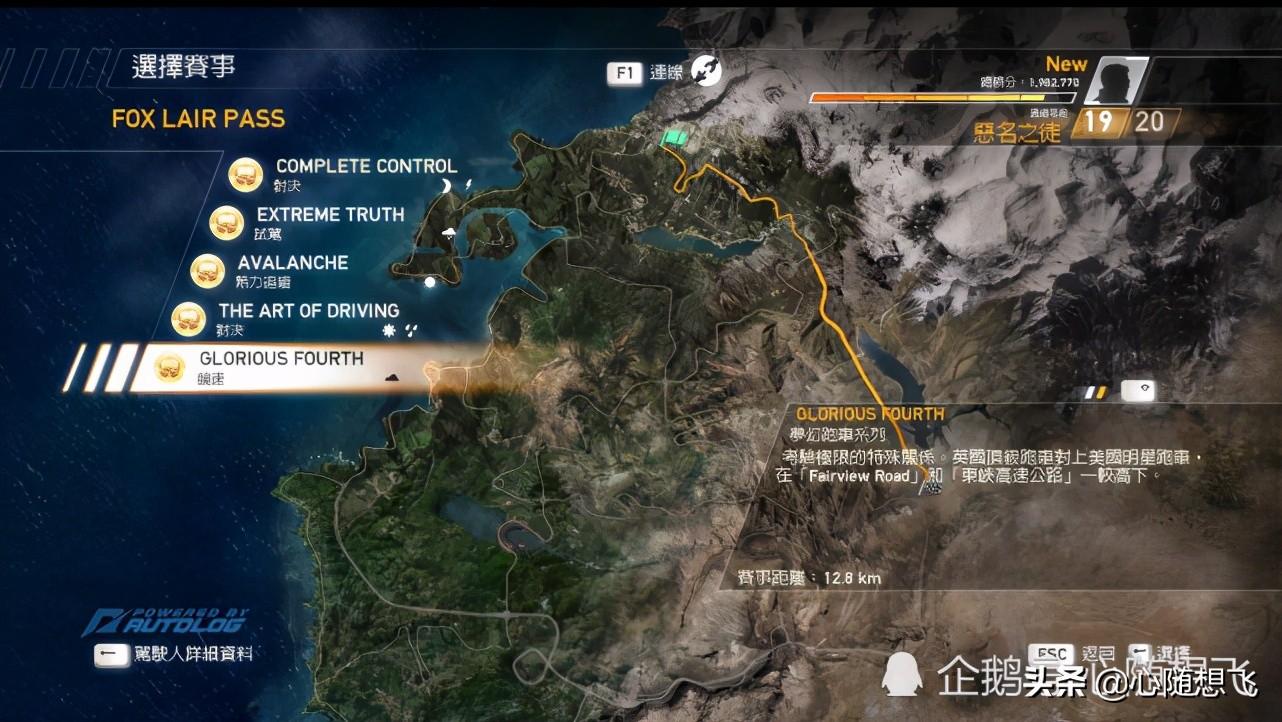Select the green start marker on map

(x=675, y=139)
